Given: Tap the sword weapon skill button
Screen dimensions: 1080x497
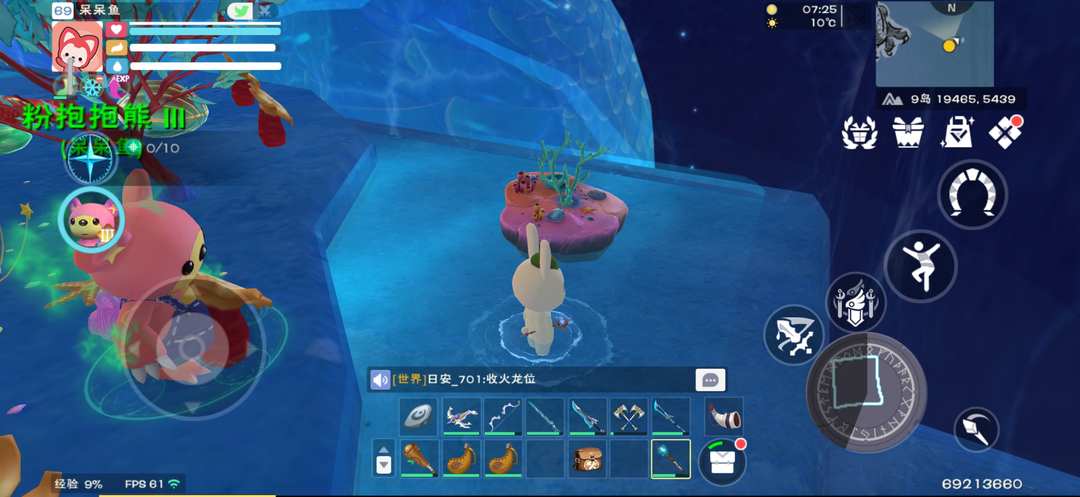Looking at the screenshot, I should (794, 335).
